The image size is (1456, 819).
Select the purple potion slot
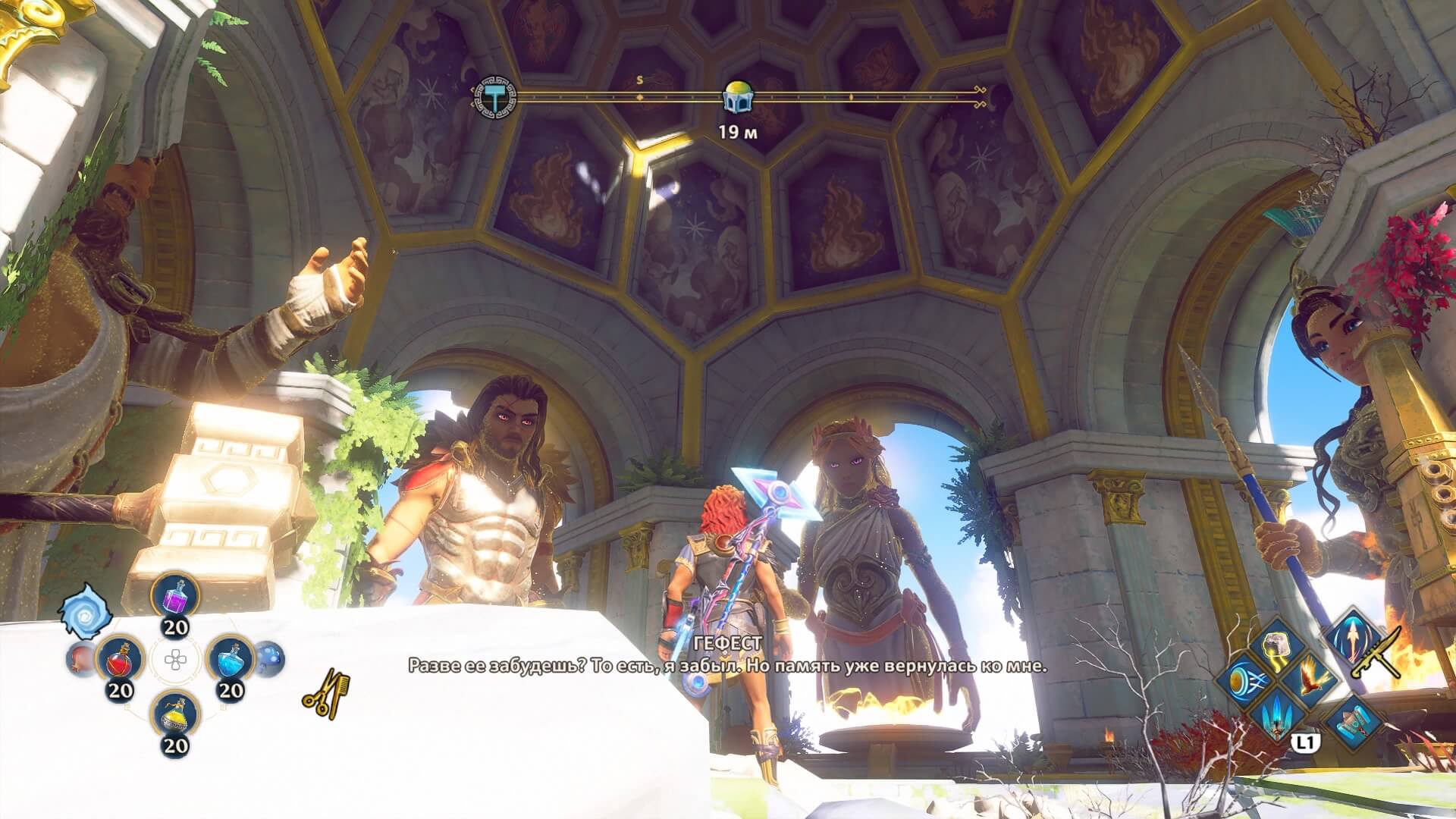175,596
